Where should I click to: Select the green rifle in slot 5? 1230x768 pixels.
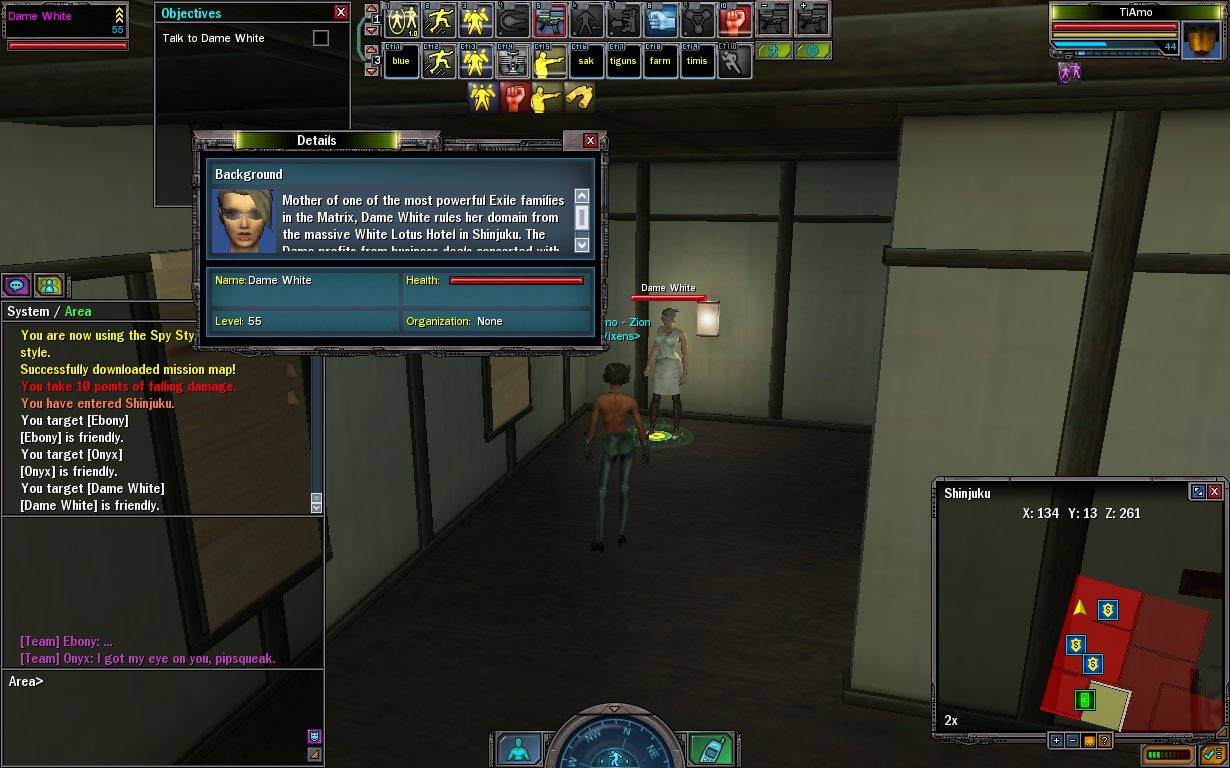pos(550,19)
